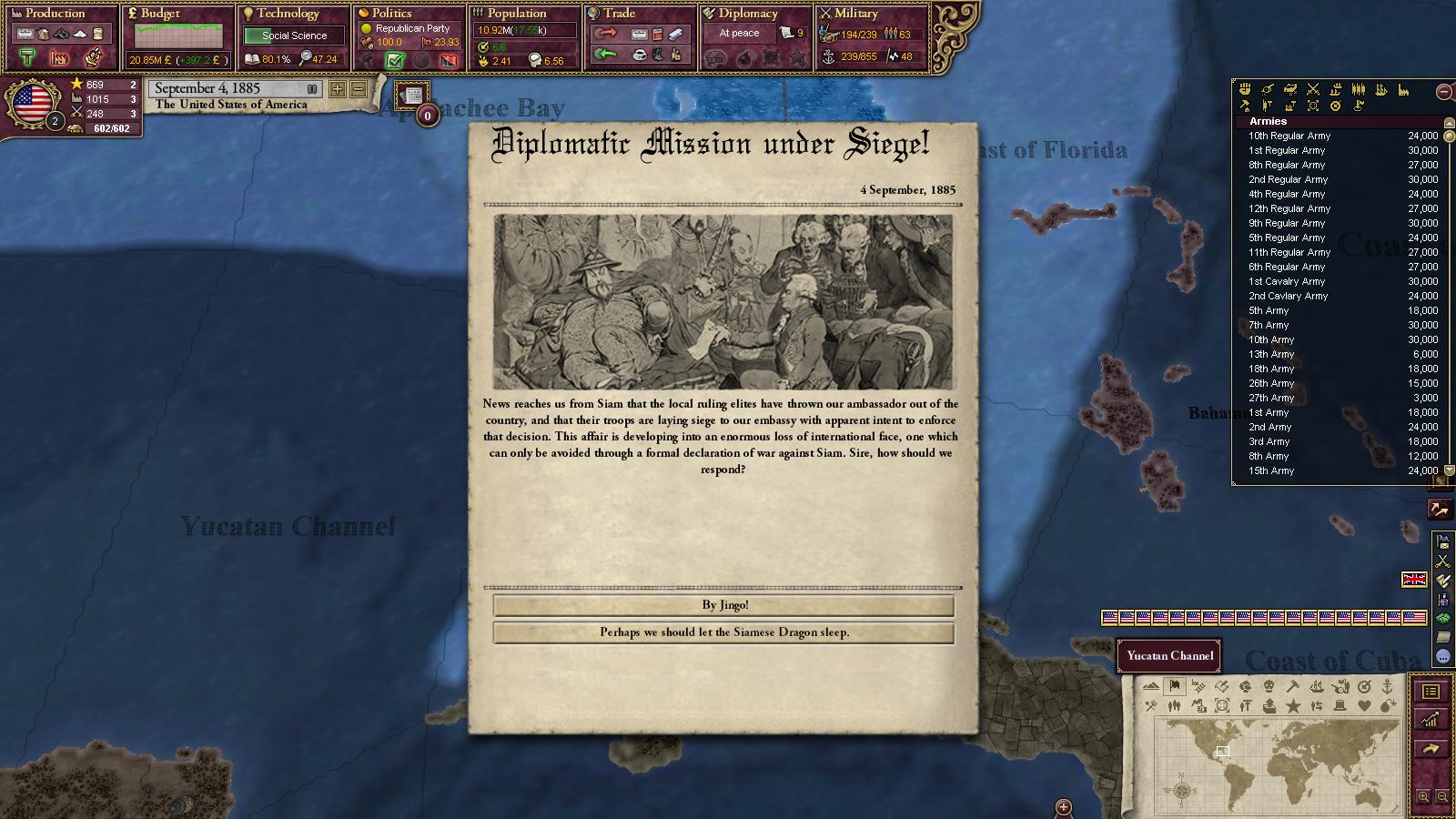Click the United States flag shield

pyautogui.click(x=33, y=103)
